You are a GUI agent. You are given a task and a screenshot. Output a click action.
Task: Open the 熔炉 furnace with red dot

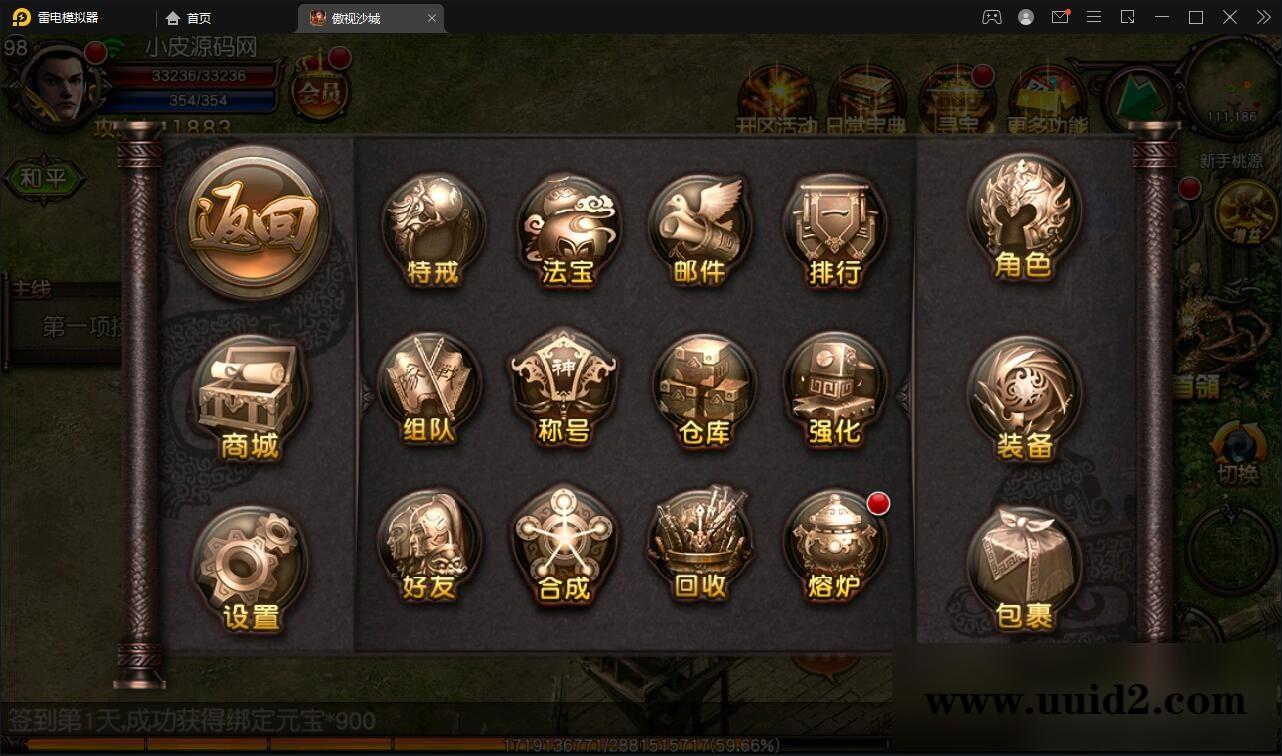pos(834,546)
